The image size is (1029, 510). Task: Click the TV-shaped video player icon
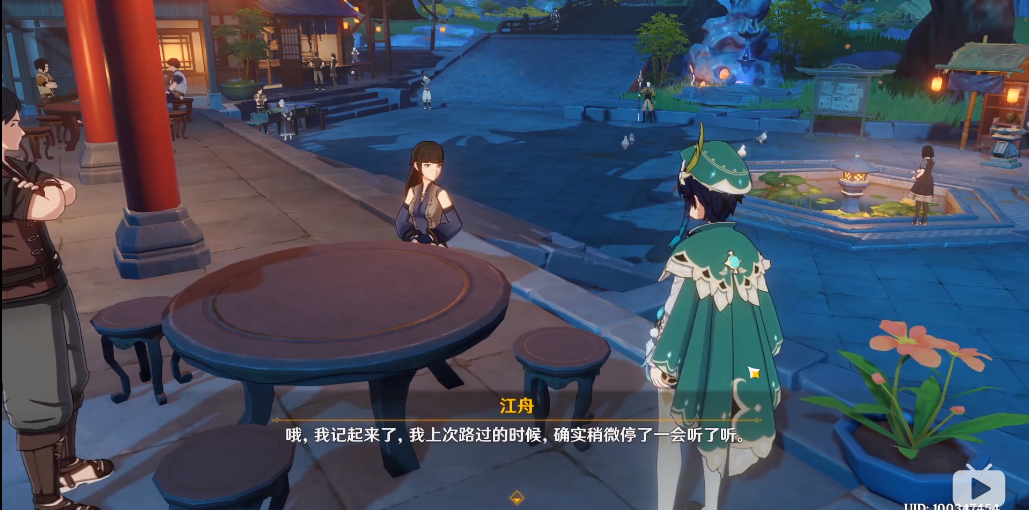click(x=977, y=485)
